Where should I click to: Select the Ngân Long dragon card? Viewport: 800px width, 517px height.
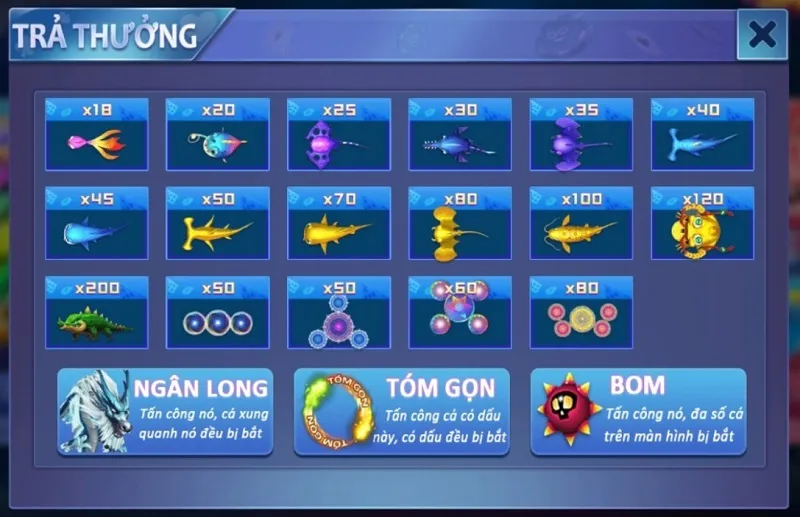pos(165,411)
